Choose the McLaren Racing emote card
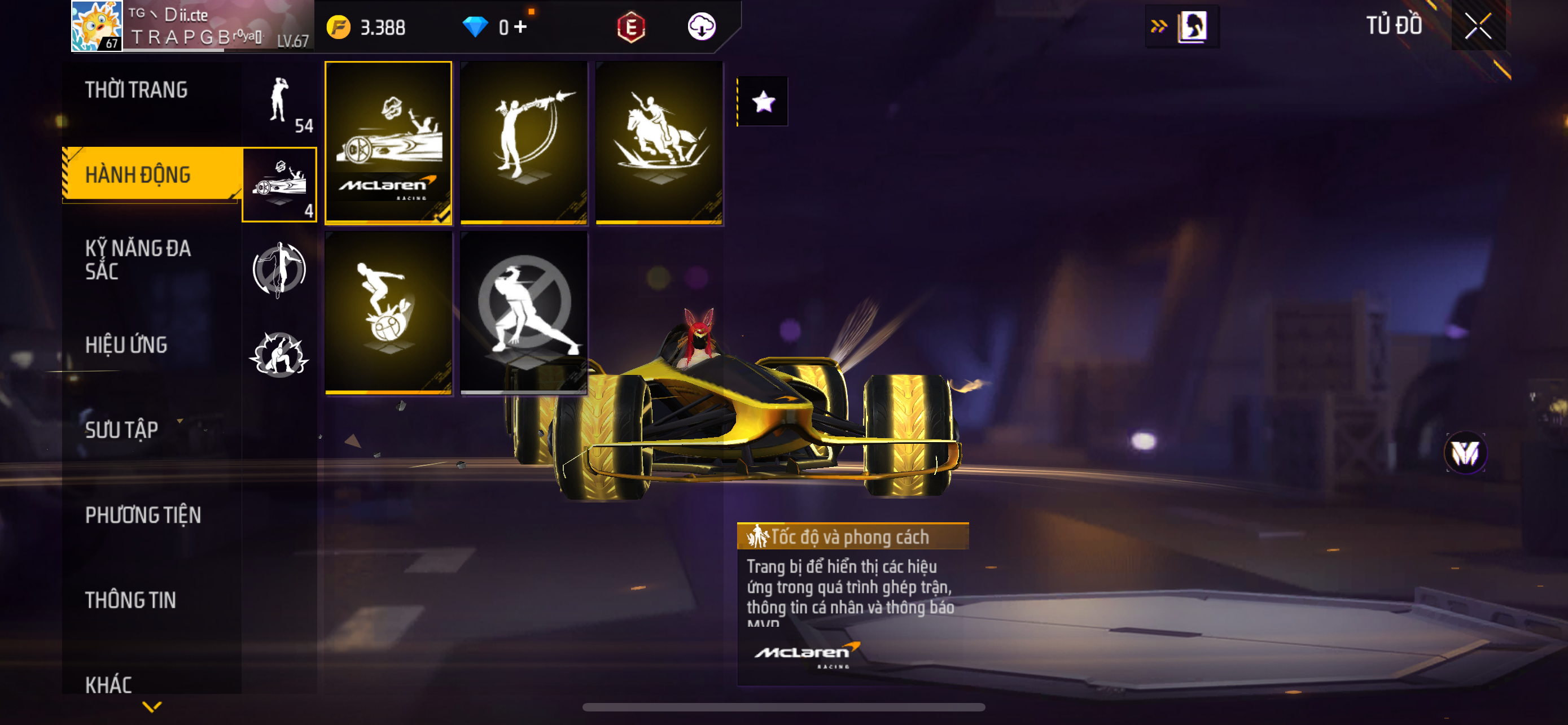This screenshot has width=1568, height=725. pyautogui.click(x=388, y=142)
